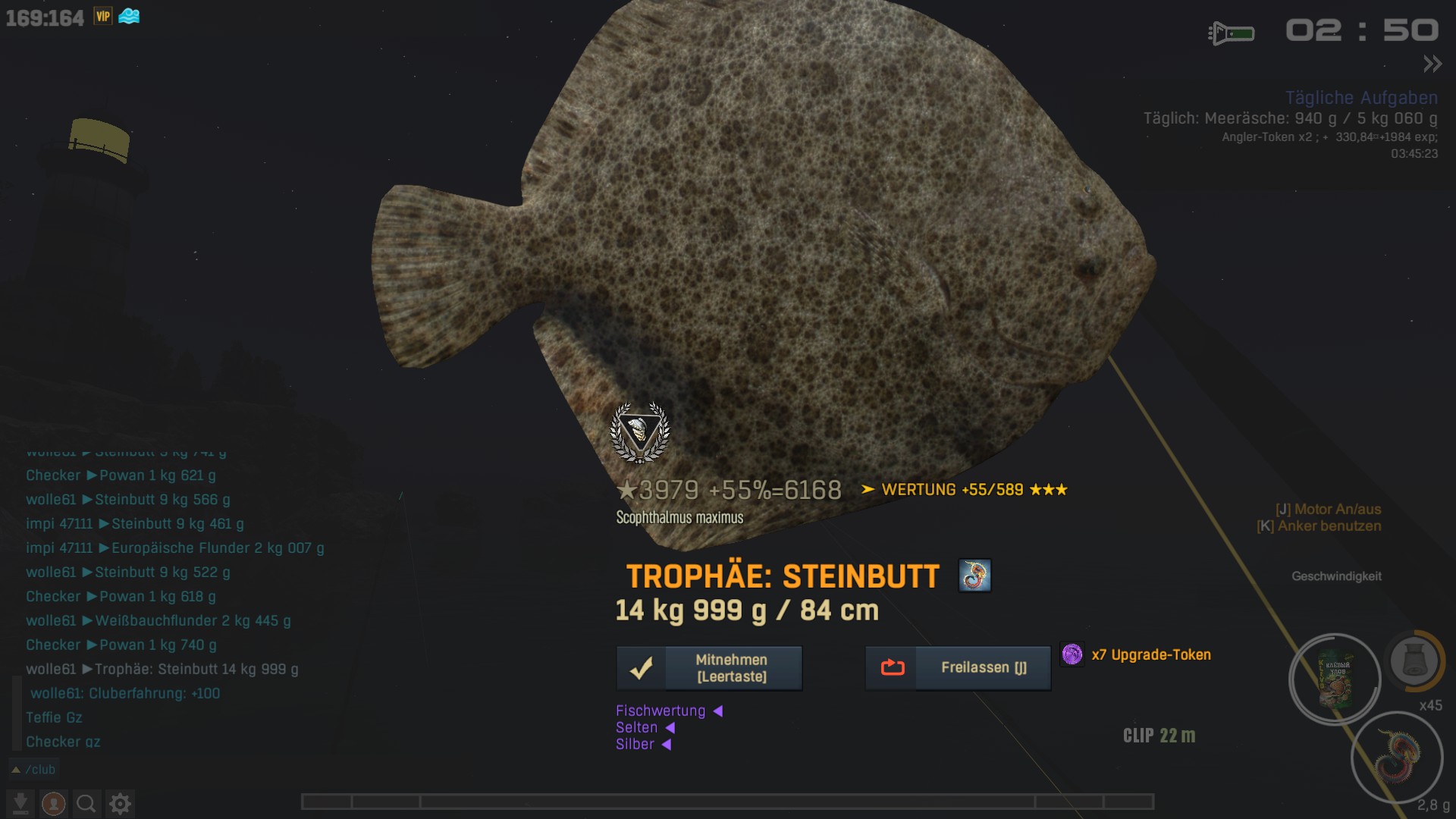Click the download arrow icon
Image resolution: width=1456 pixels, height=819 pixels.
(x=20, y=803)
